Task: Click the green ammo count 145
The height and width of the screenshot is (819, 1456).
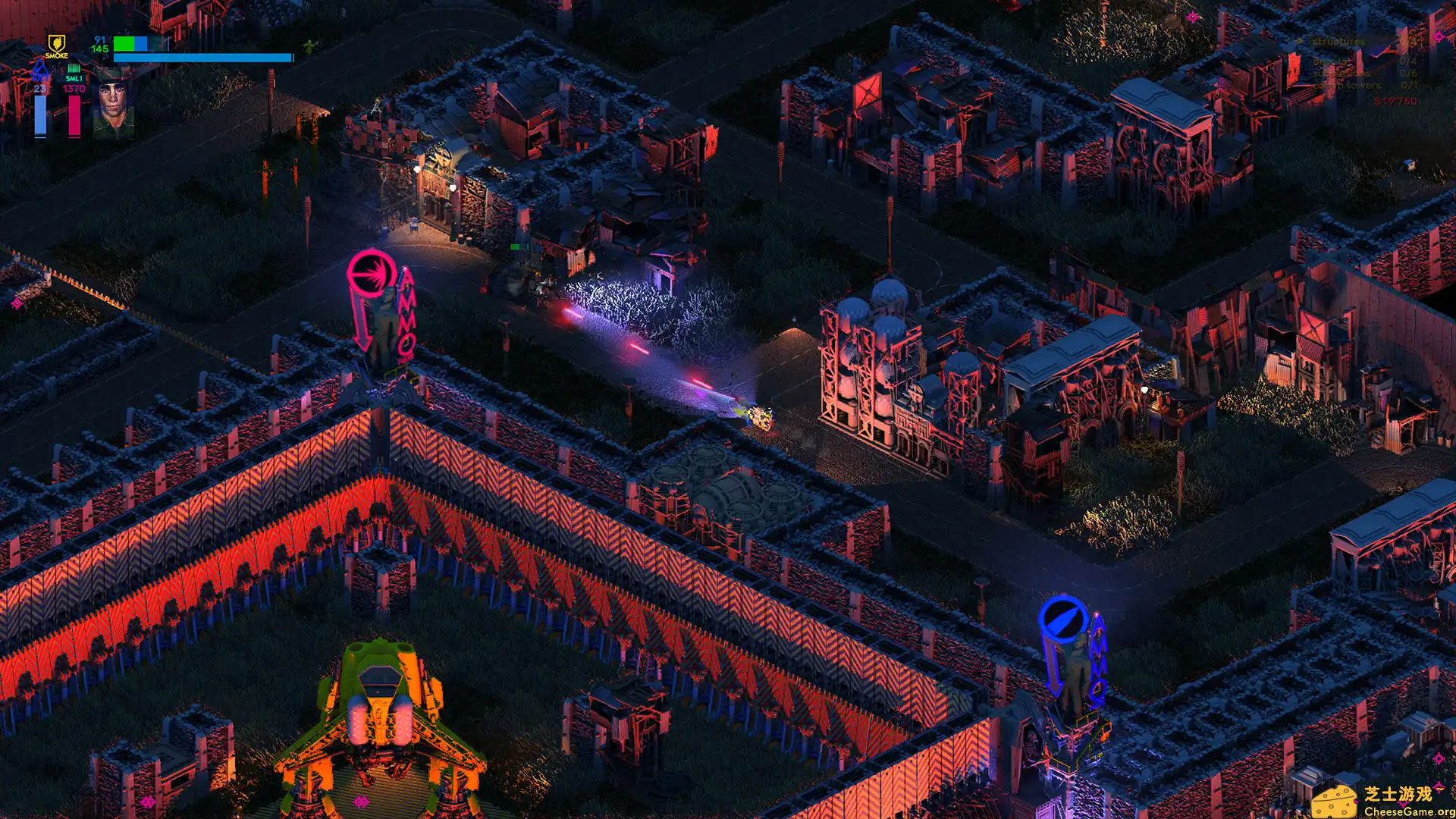Action: point(99,49)
